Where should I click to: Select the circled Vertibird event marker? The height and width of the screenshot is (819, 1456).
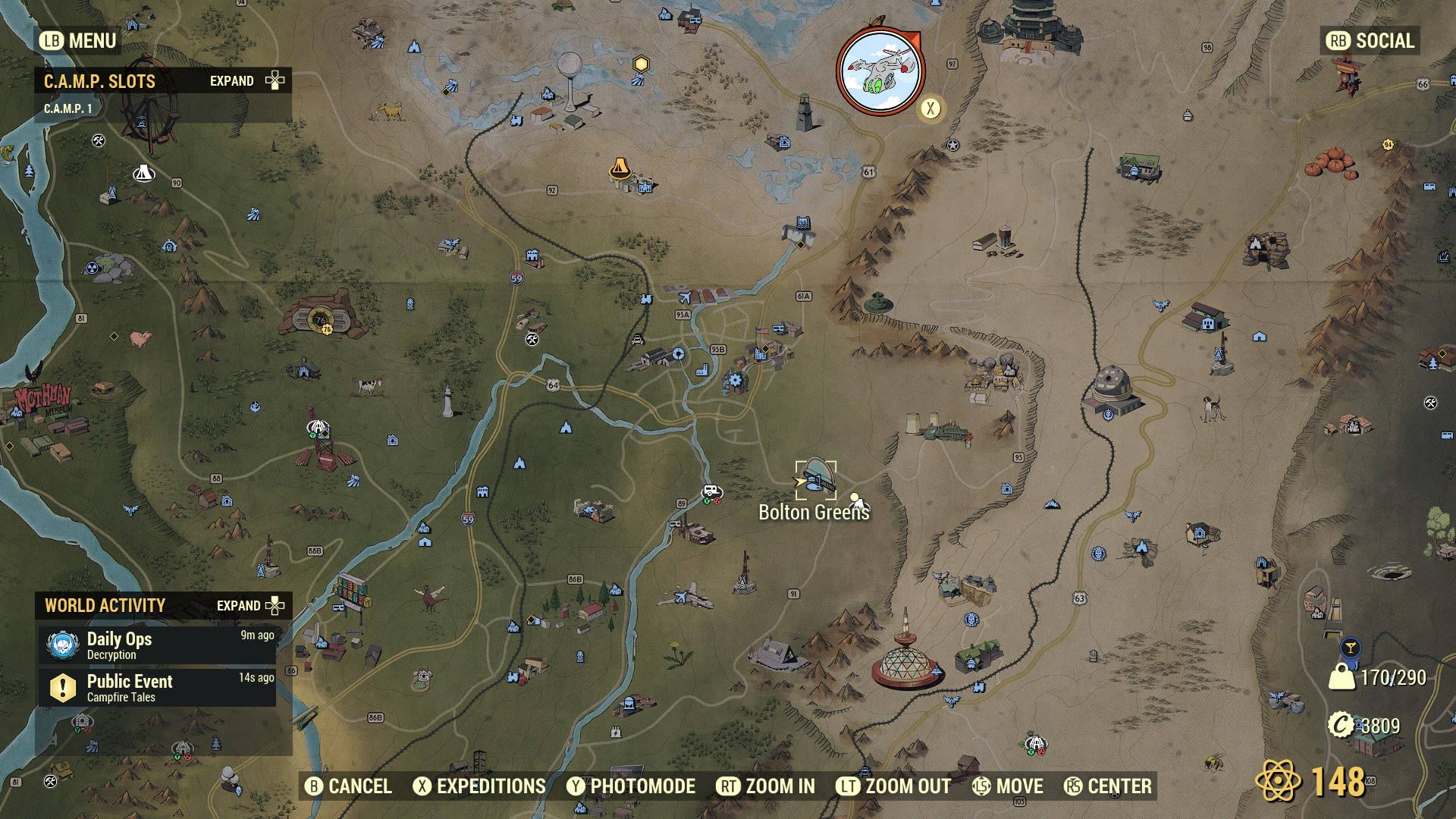pyautogui.click(x=880, y=71)
